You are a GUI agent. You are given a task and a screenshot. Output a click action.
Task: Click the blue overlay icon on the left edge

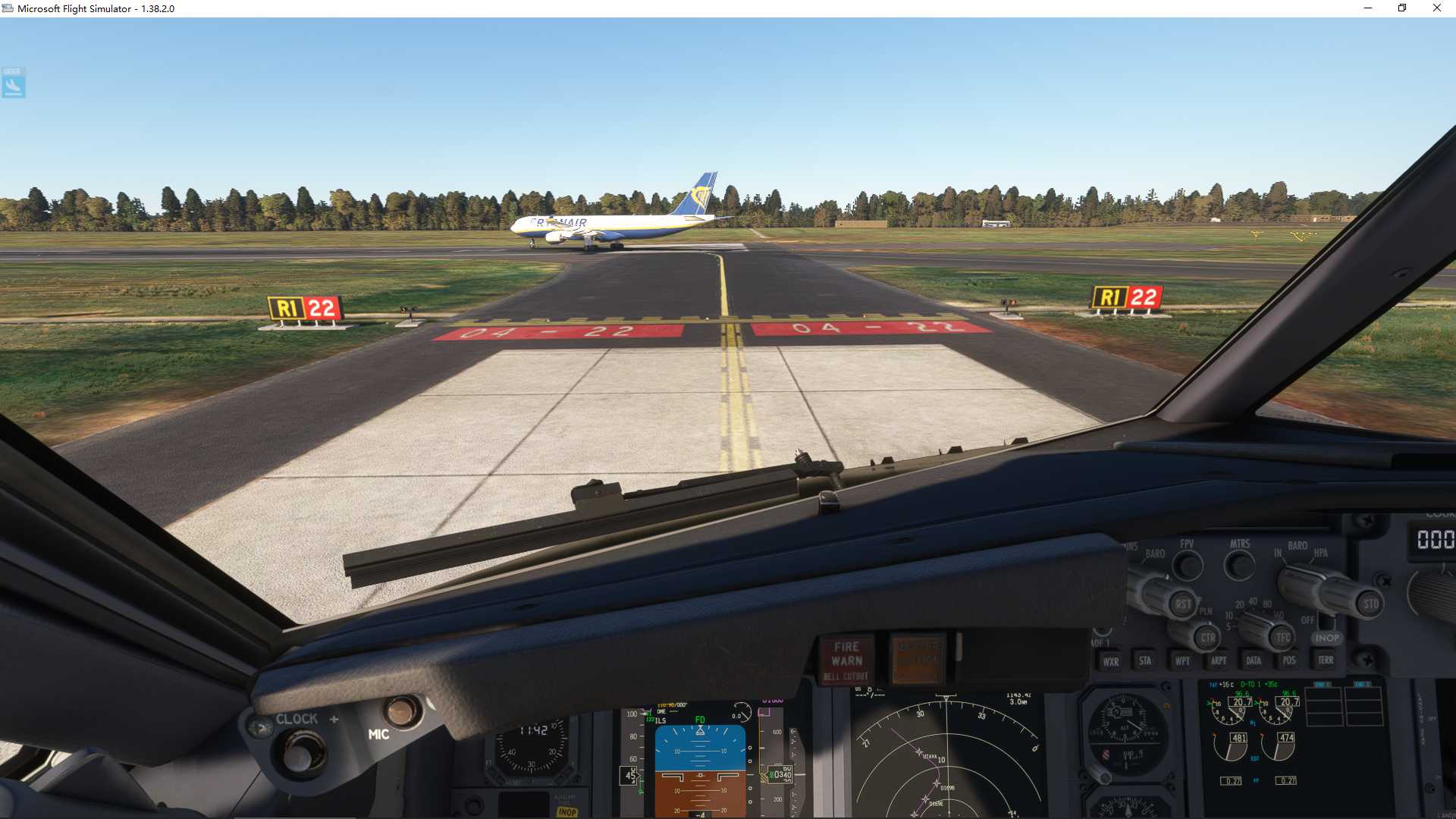click(x=14, y=83)
